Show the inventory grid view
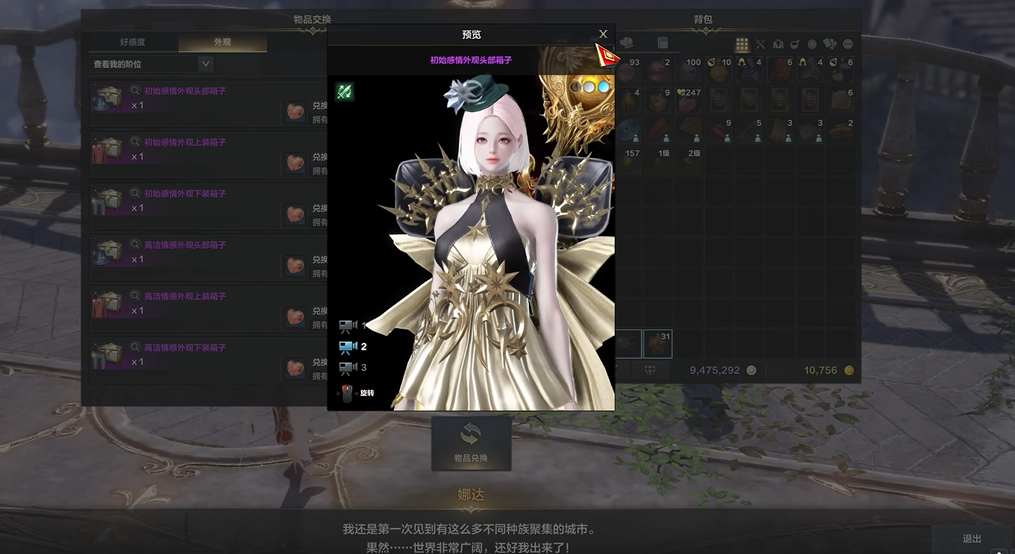 point(742,44)
